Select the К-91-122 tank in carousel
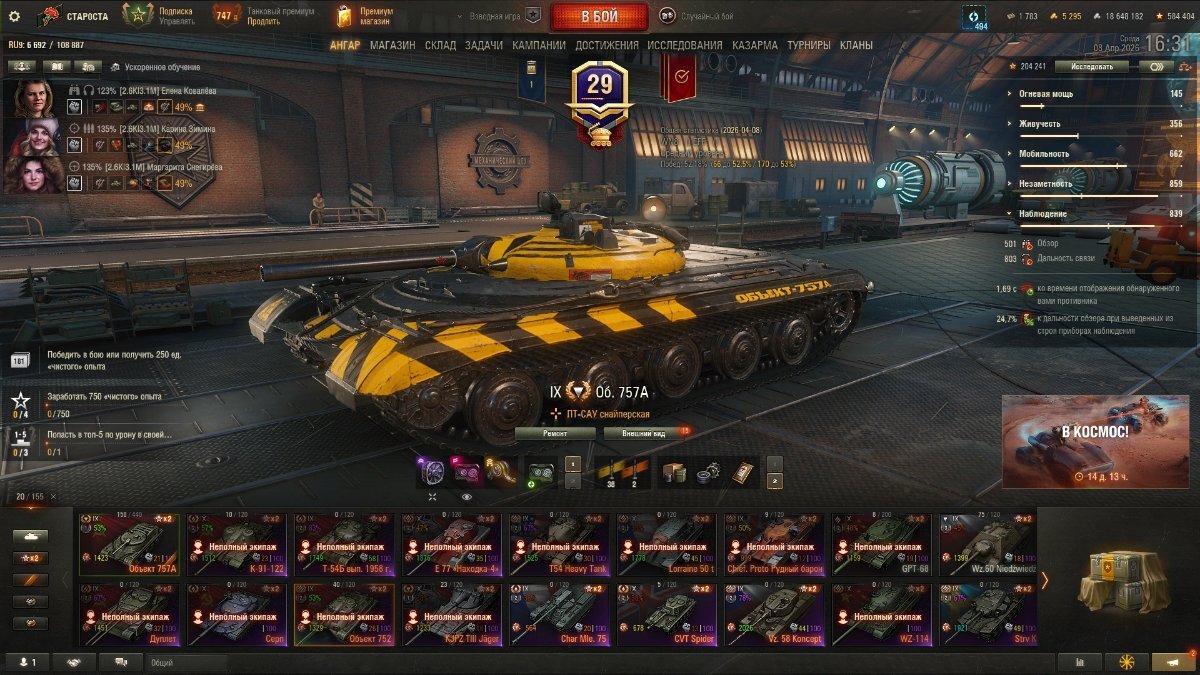Screen dimensions: 1200x675 pos(237,545)
